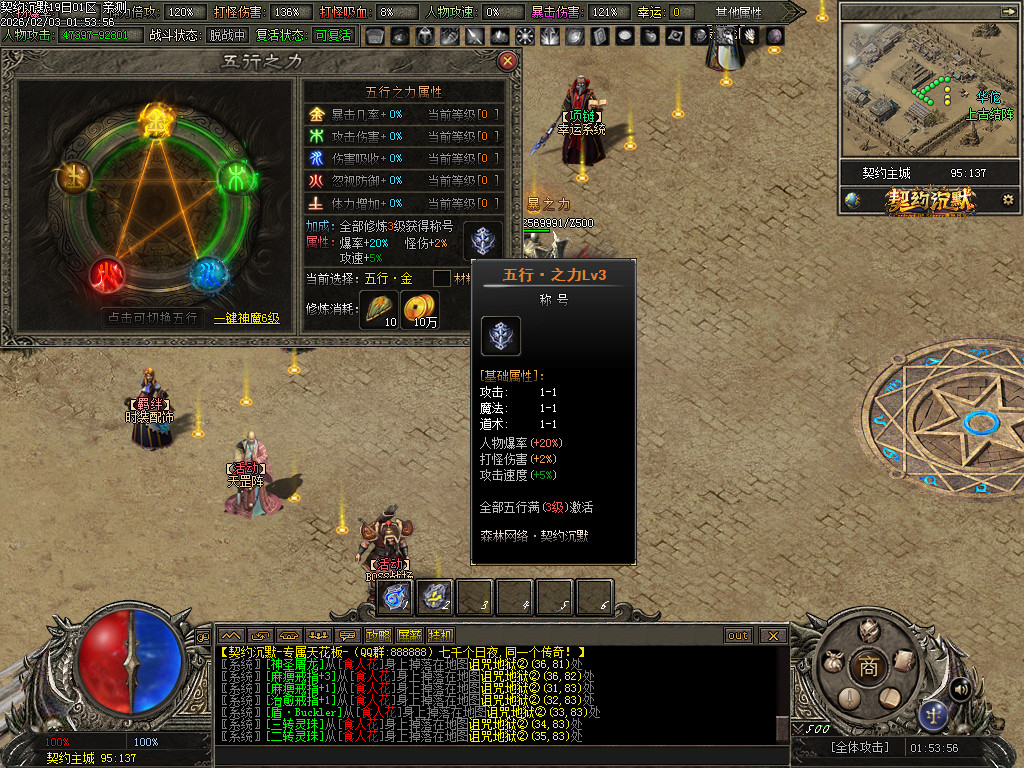This screenshot has height=768, width=1024.
Task: Click the 点击可切换五行 button
Action: click(x=153, y=318)
